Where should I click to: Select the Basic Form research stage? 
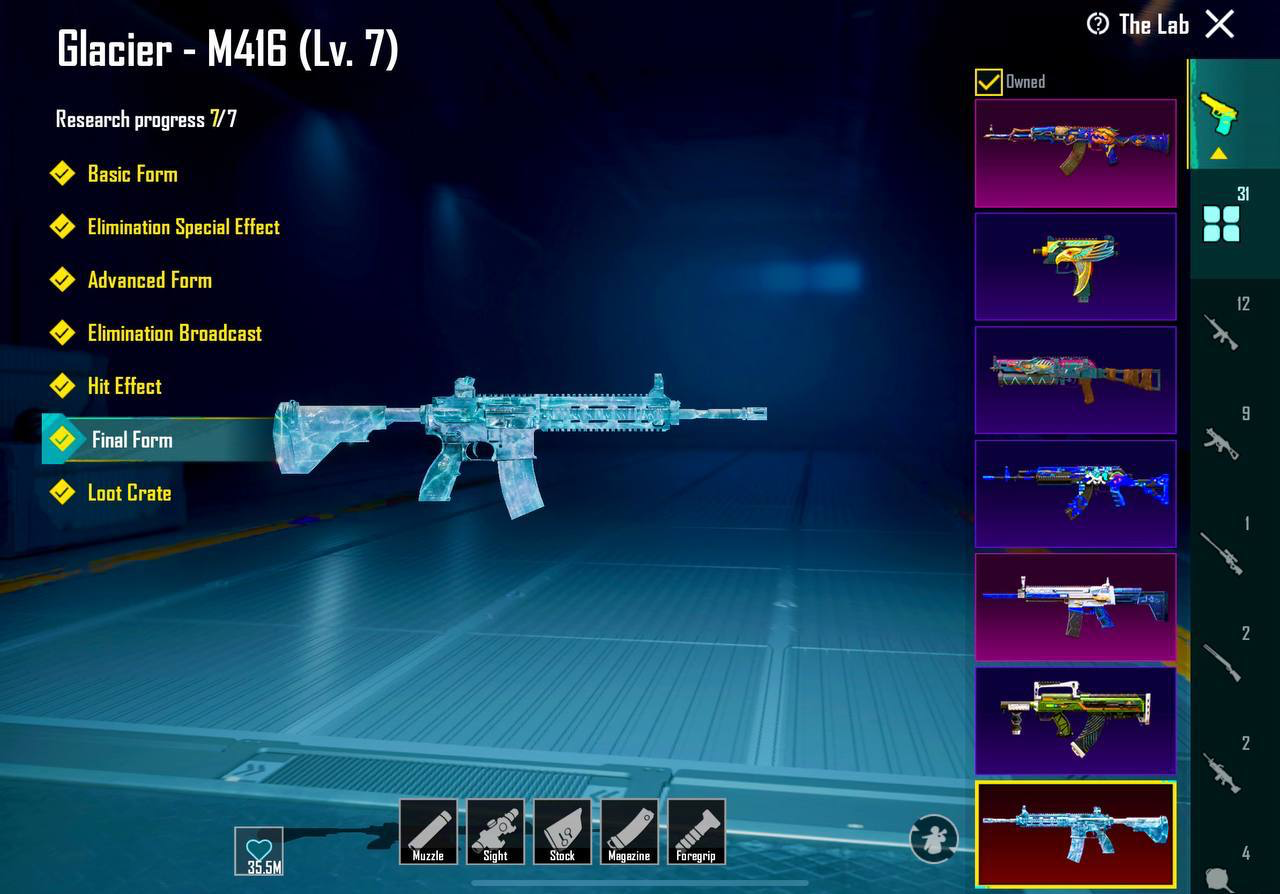131,174
